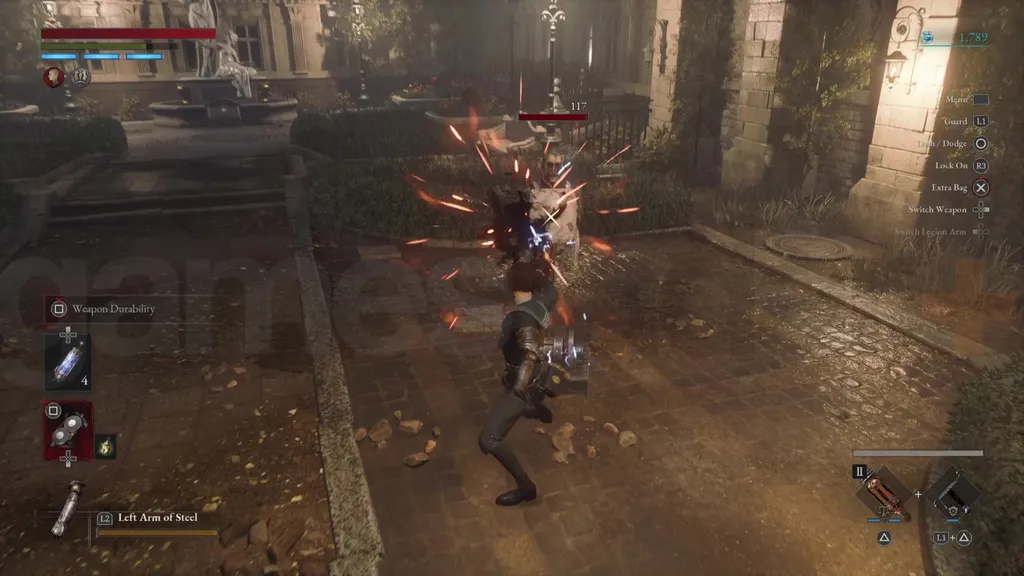Click the small glowing lamp item icon

point(106,446)
